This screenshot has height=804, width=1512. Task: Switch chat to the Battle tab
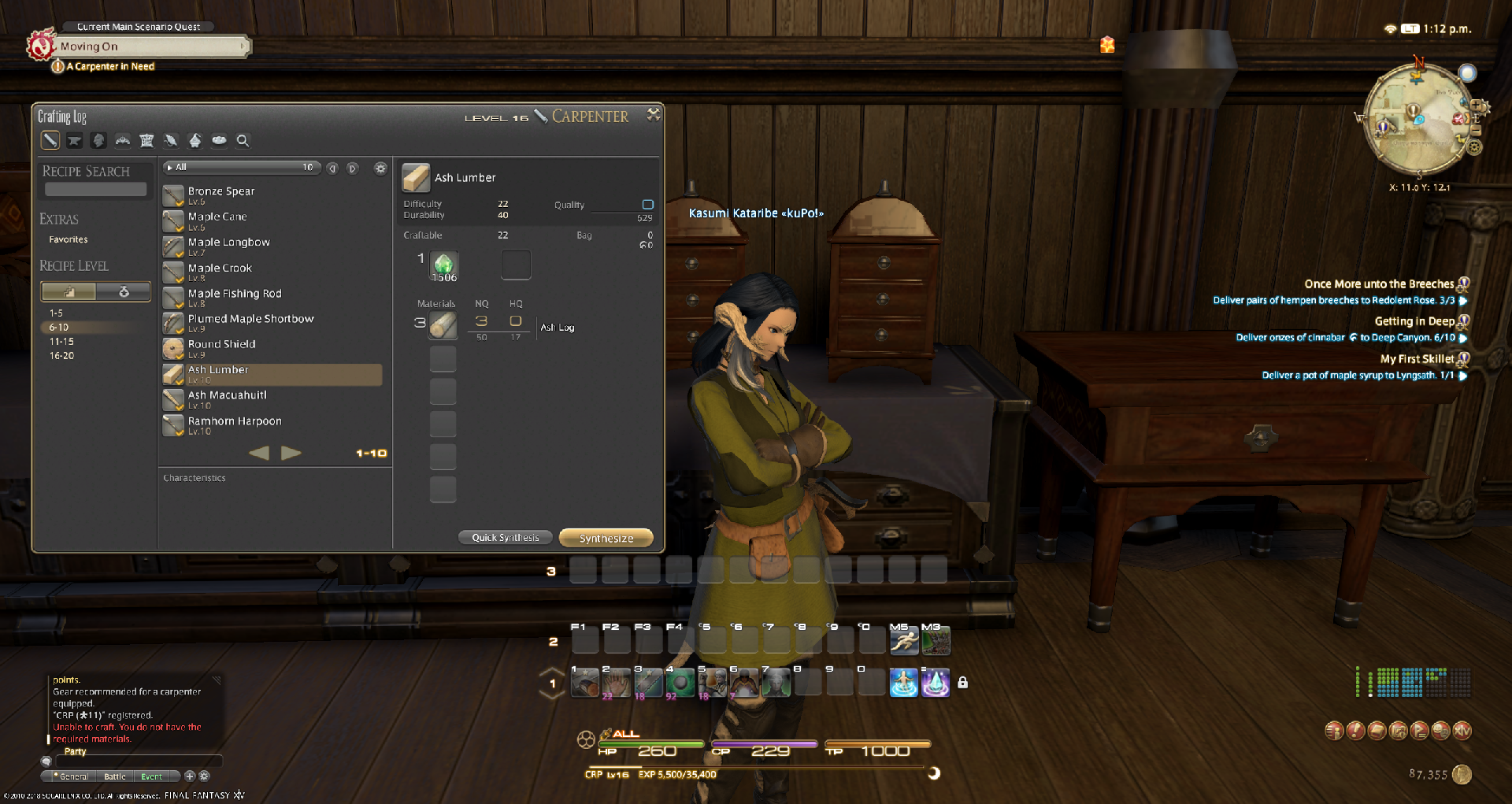(x=115, y=776)
